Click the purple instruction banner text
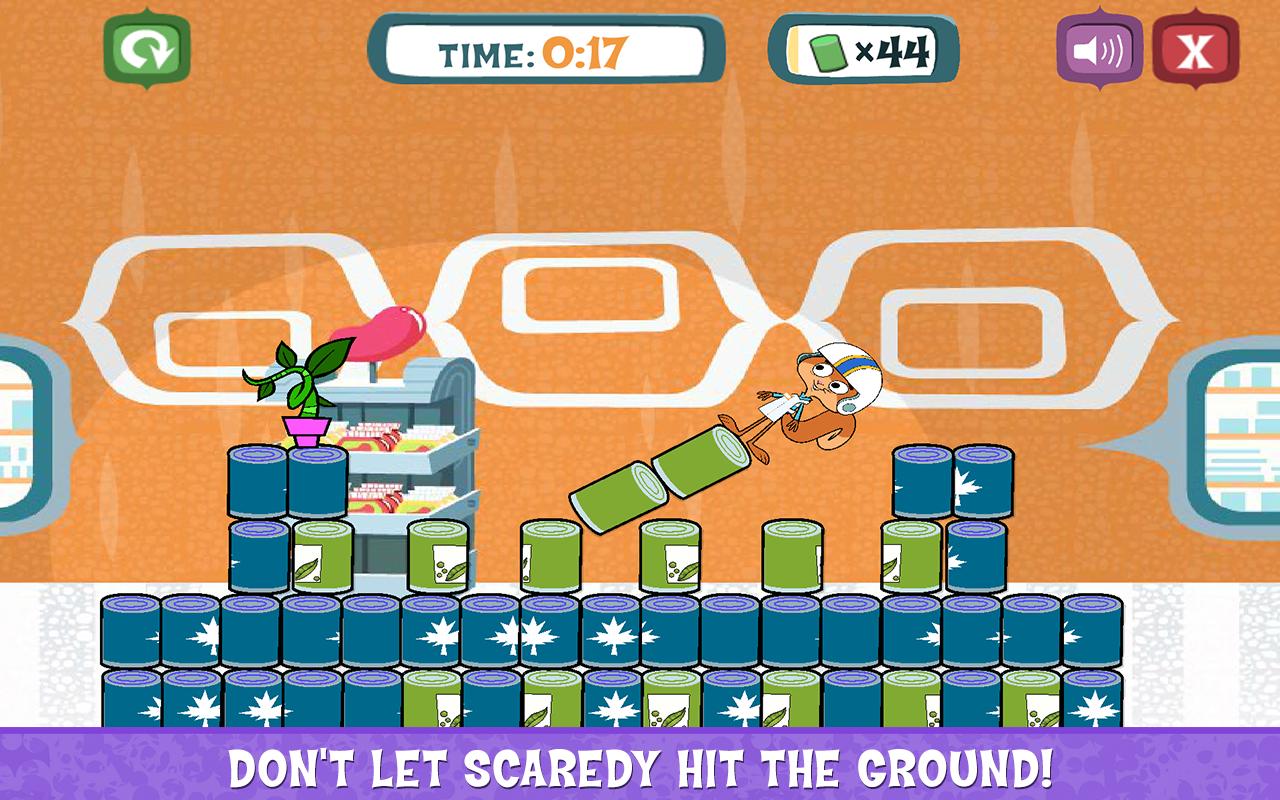The width and height of the screenshot is (1280, 800). (640, 770)
